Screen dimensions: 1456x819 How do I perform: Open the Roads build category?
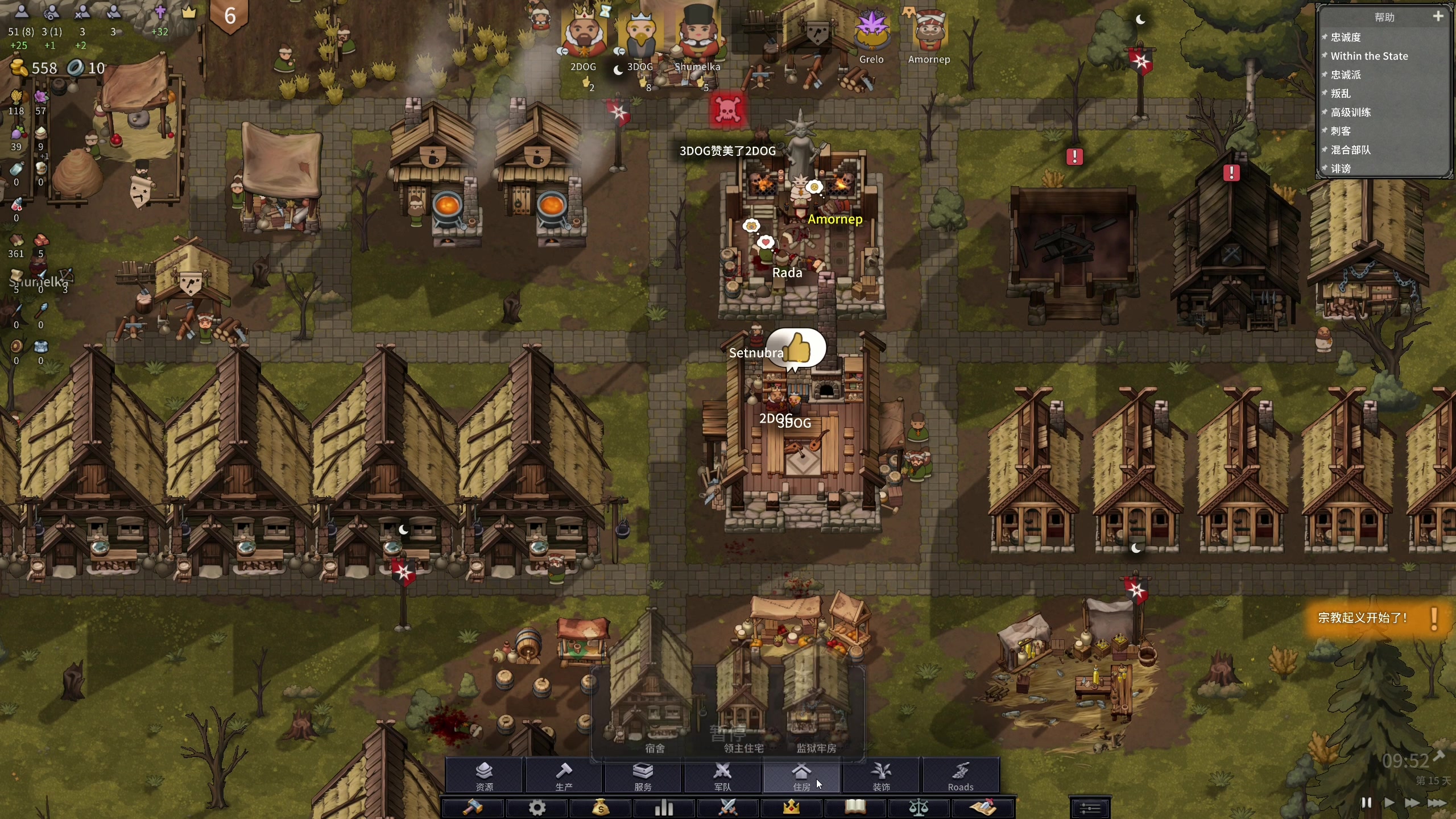pyautogui.click(x=960, y=776)
